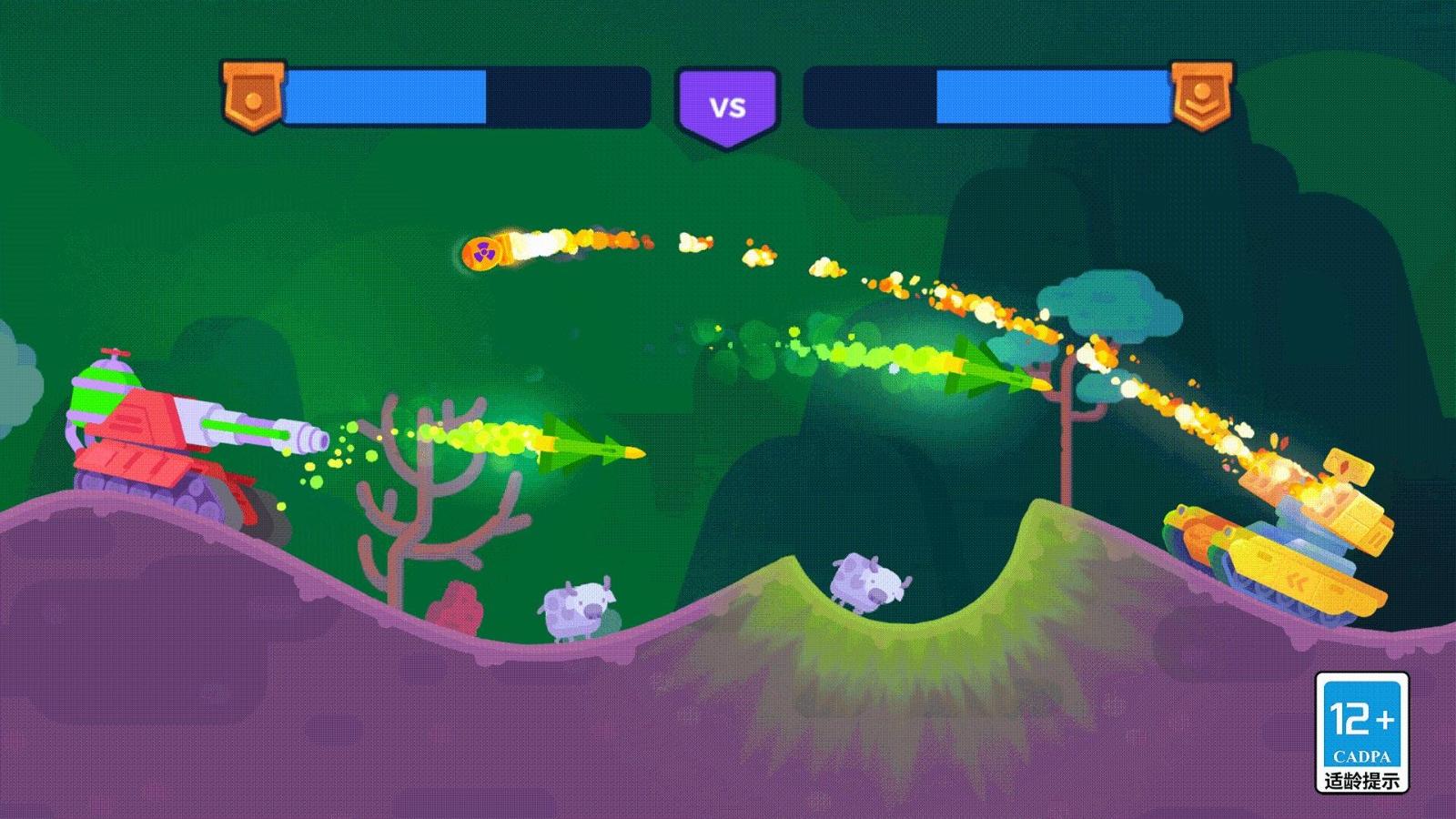Screen dimensions: 1456x819
Task: Select the right player's chevron rank badge
Action: pyautogui.click(x=1201, y=95)
